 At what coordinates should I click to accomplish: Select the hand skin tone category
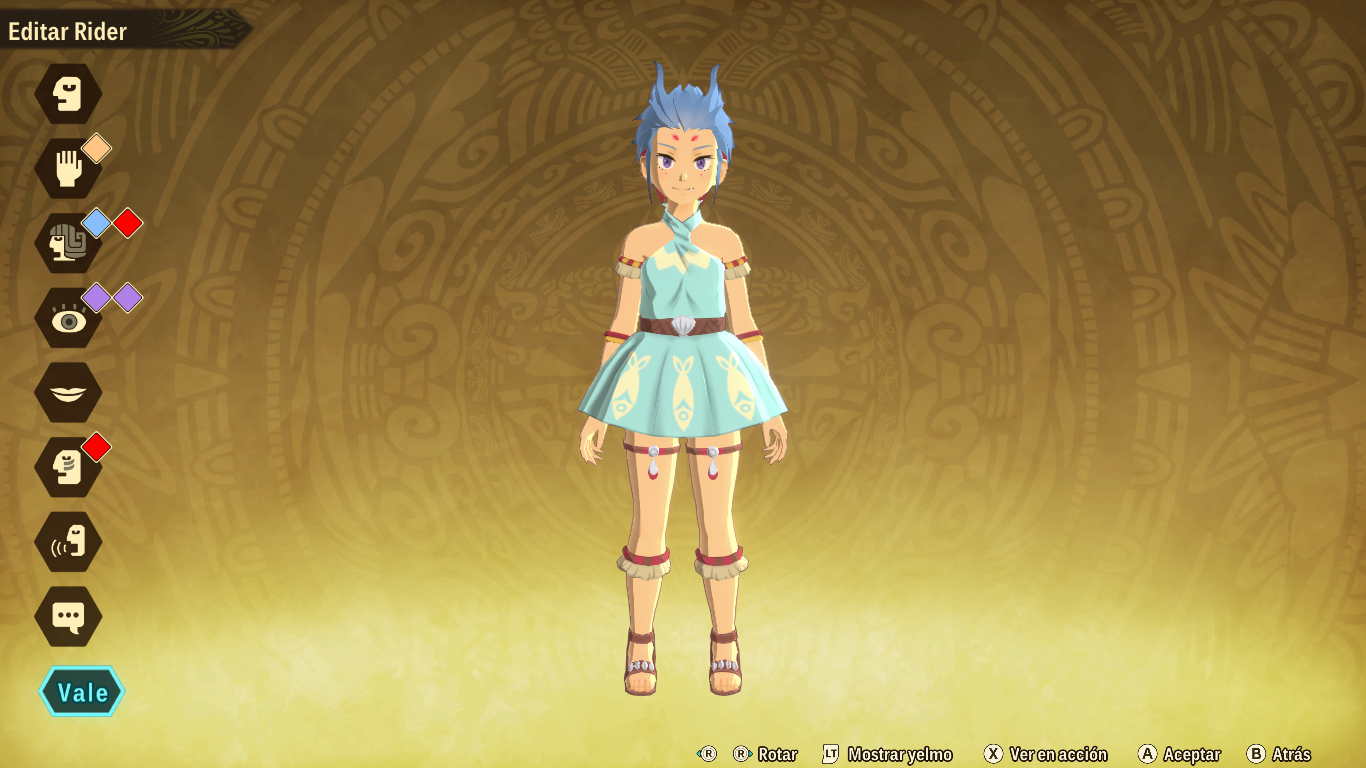[x=68, y=168]
